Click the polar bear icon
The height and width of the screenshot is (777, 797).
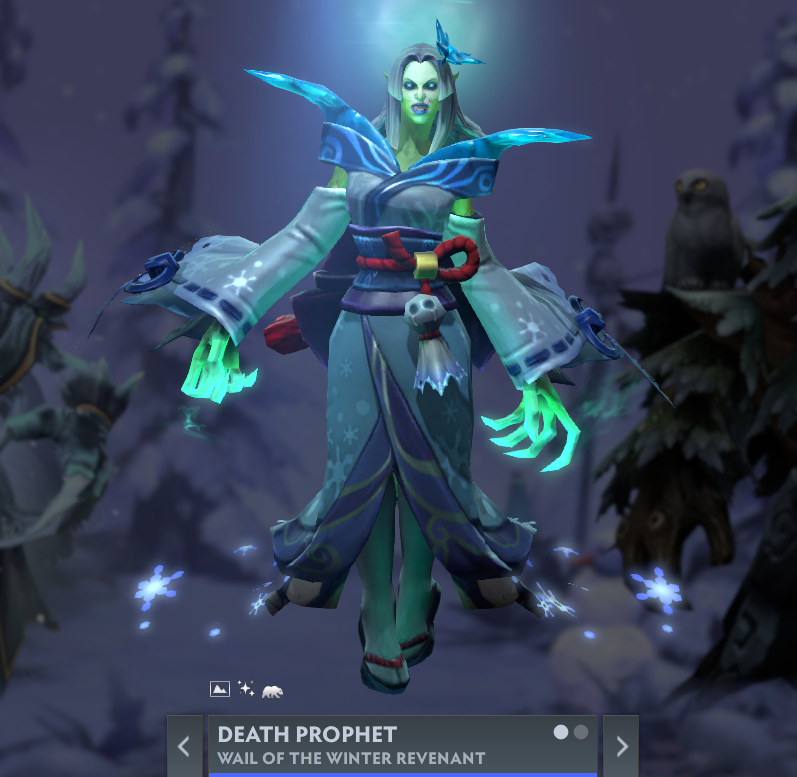(x=272, y=690)
